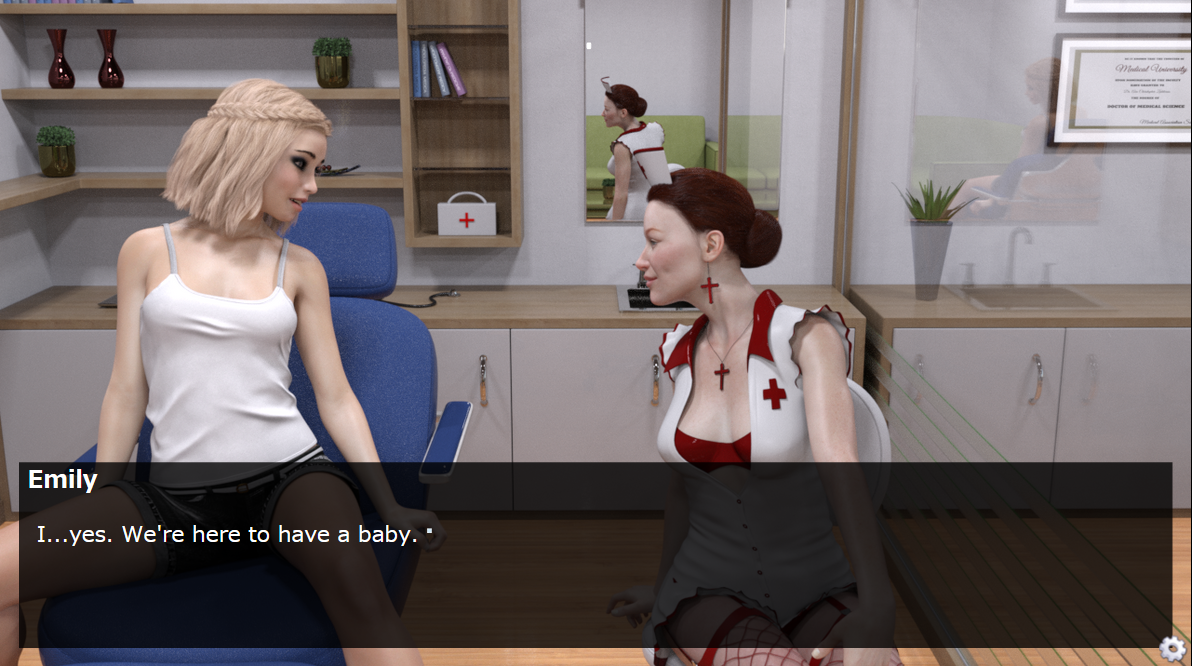Open settings with the gear icon
Image resolution: width=1192 pixels, height=666 pixels.
(x=1171, y=648)
